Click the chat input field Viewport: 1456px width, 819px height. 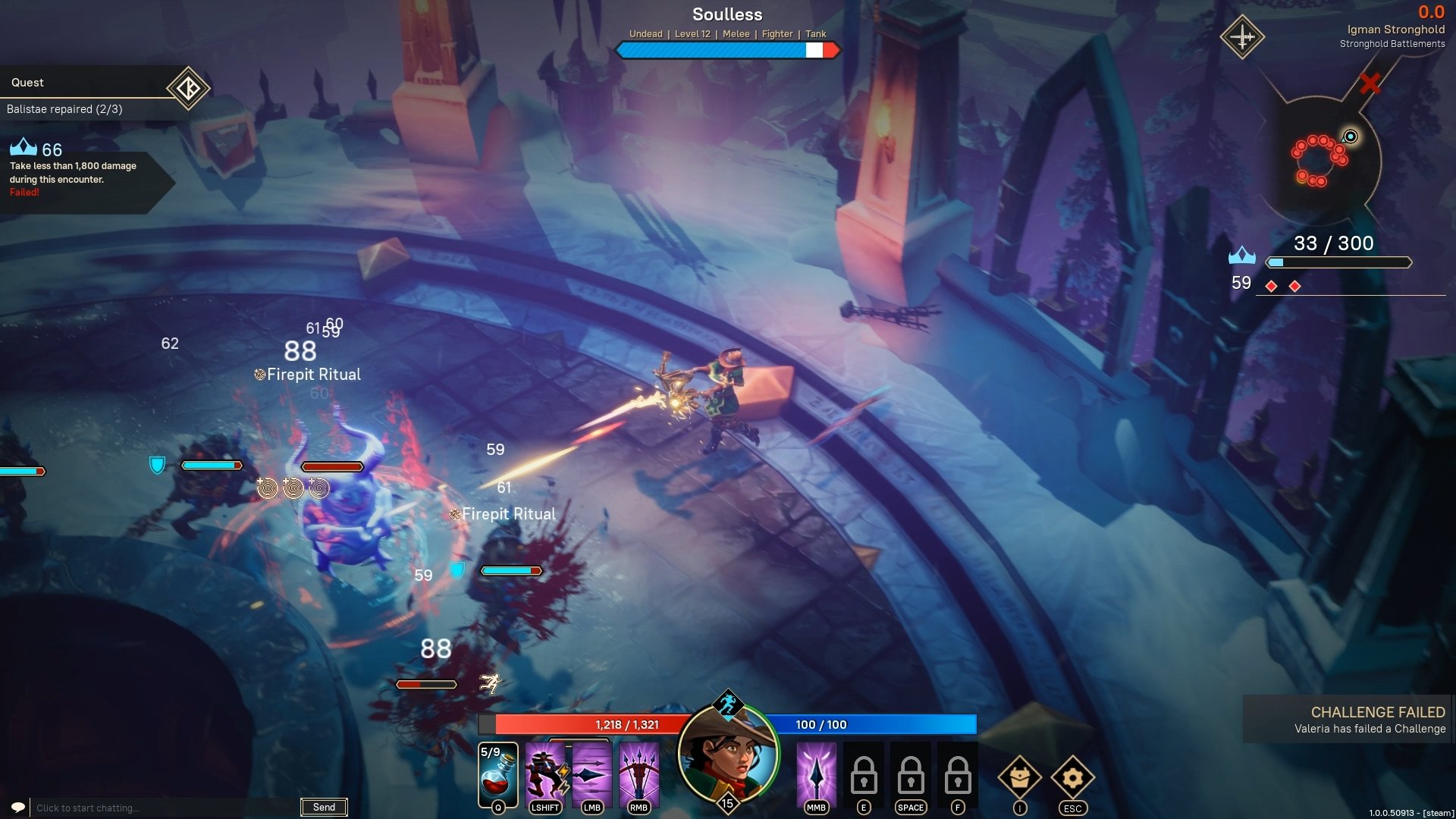pyautogui.click(x=163, y=808)
